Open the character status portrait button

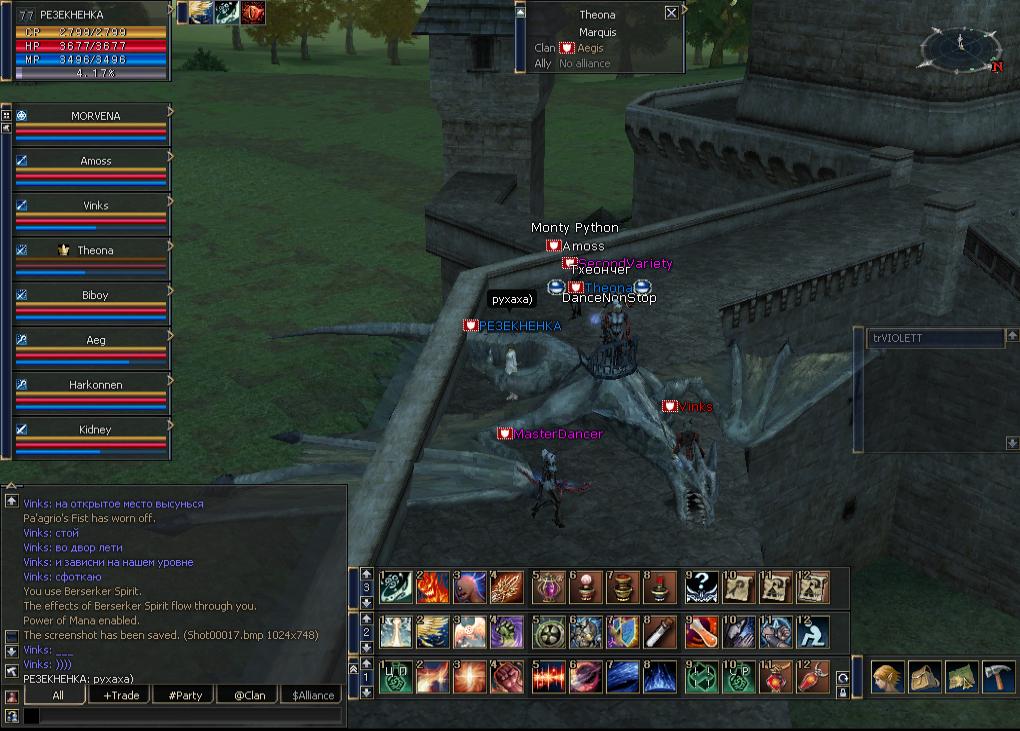(887, 677)
